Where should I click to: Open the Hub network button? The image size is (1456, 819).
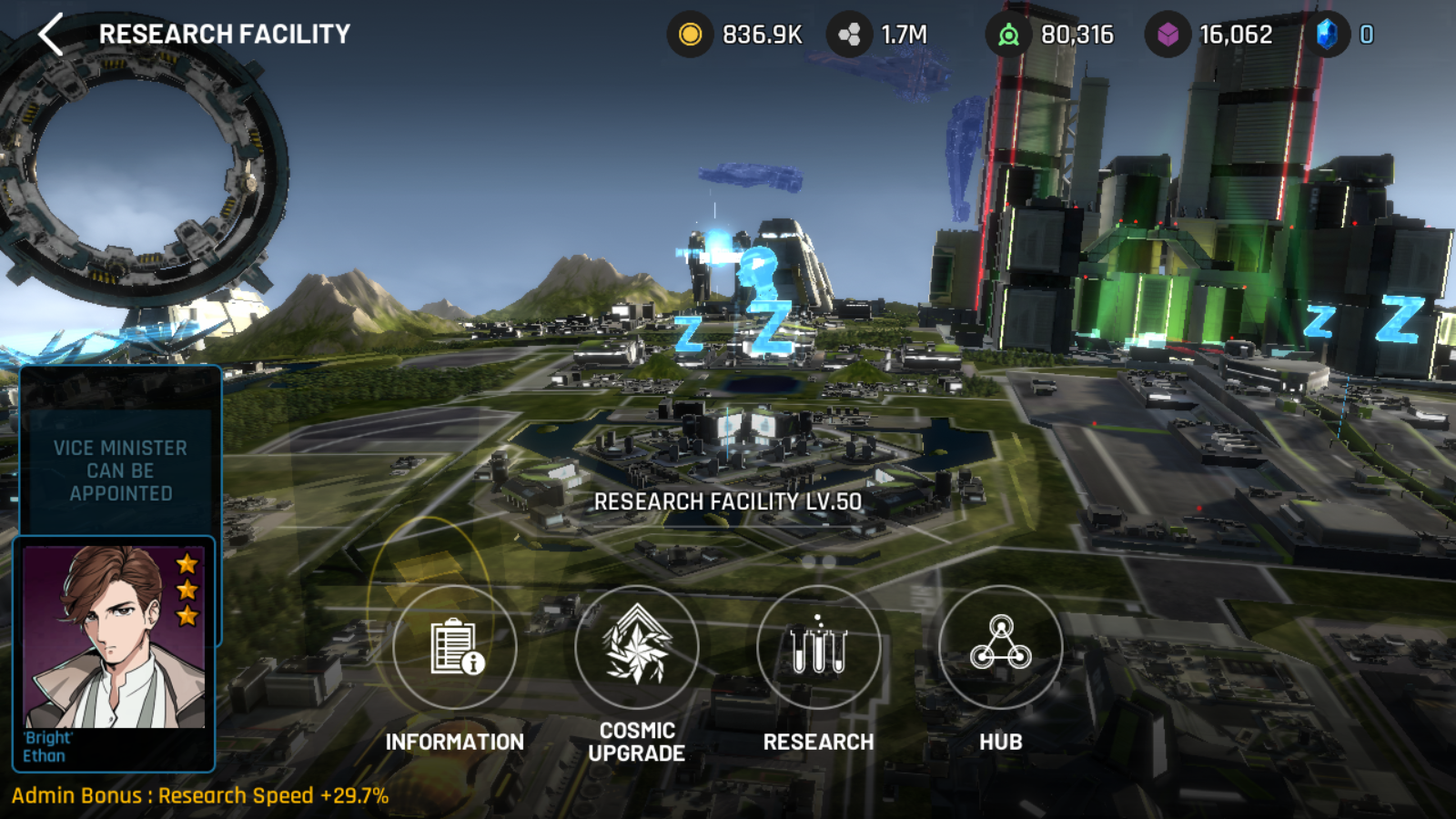coord(1000,647)
